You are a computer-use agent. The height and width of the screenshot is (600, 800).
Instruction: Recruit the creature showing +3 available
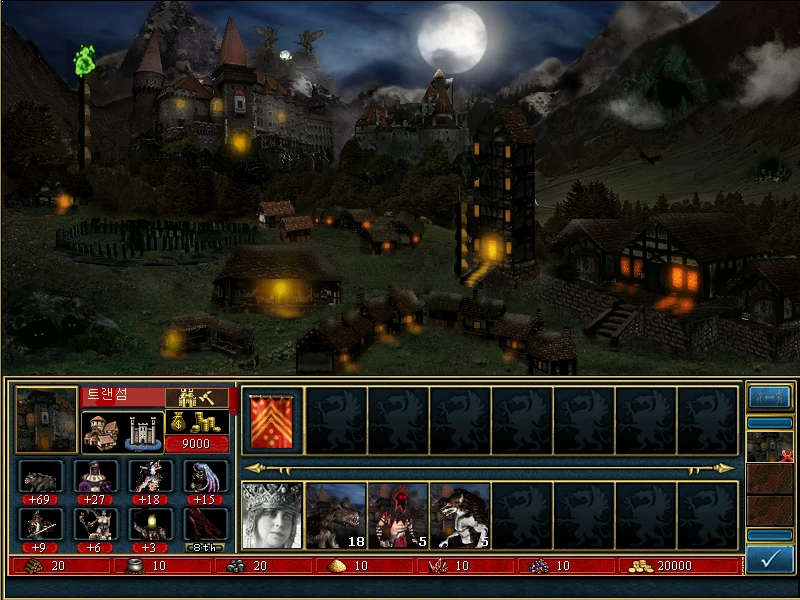click(x=150, y=524)
